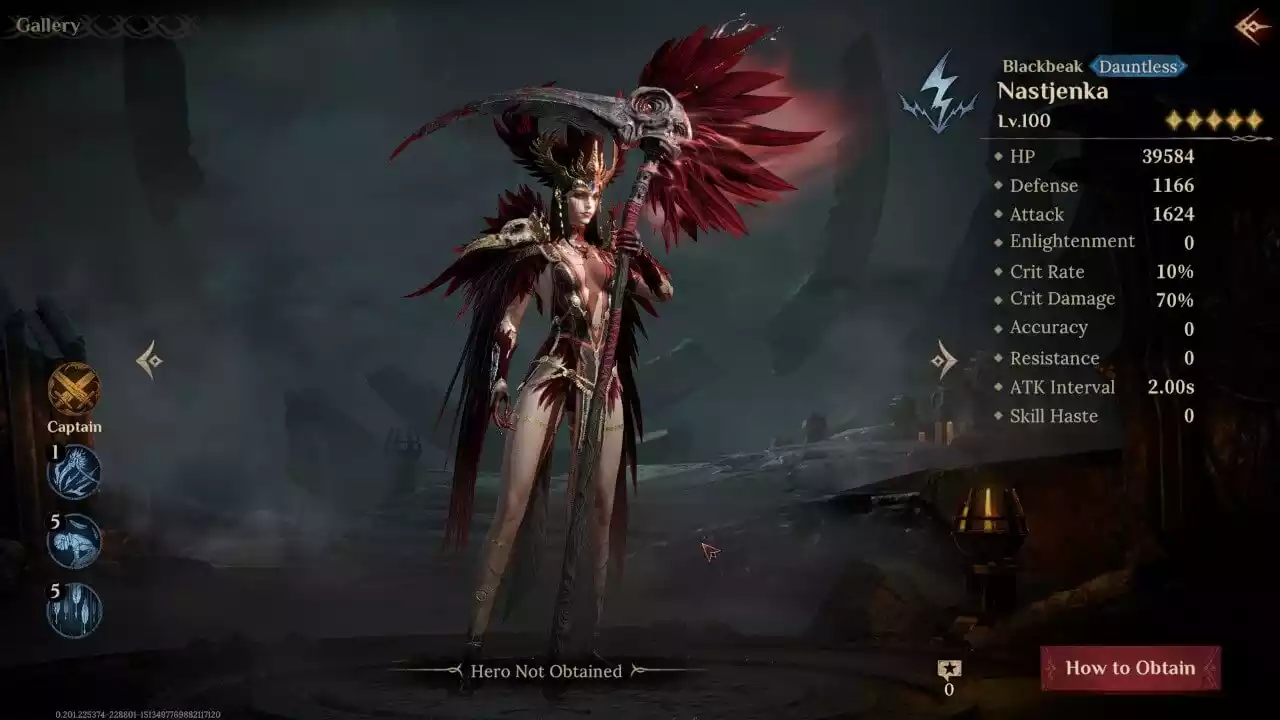This screenshot has width=1280, height=720.
Task: Click the lightning faction emblem beside Blackbeak
Action: click(x=941, y=85)
